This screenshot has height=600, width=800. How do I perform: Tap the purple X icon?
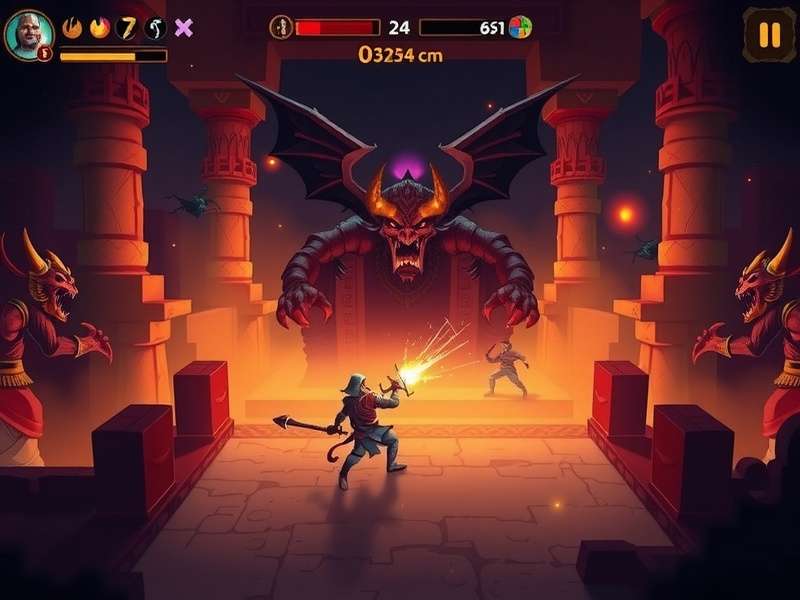click(183, 28)
